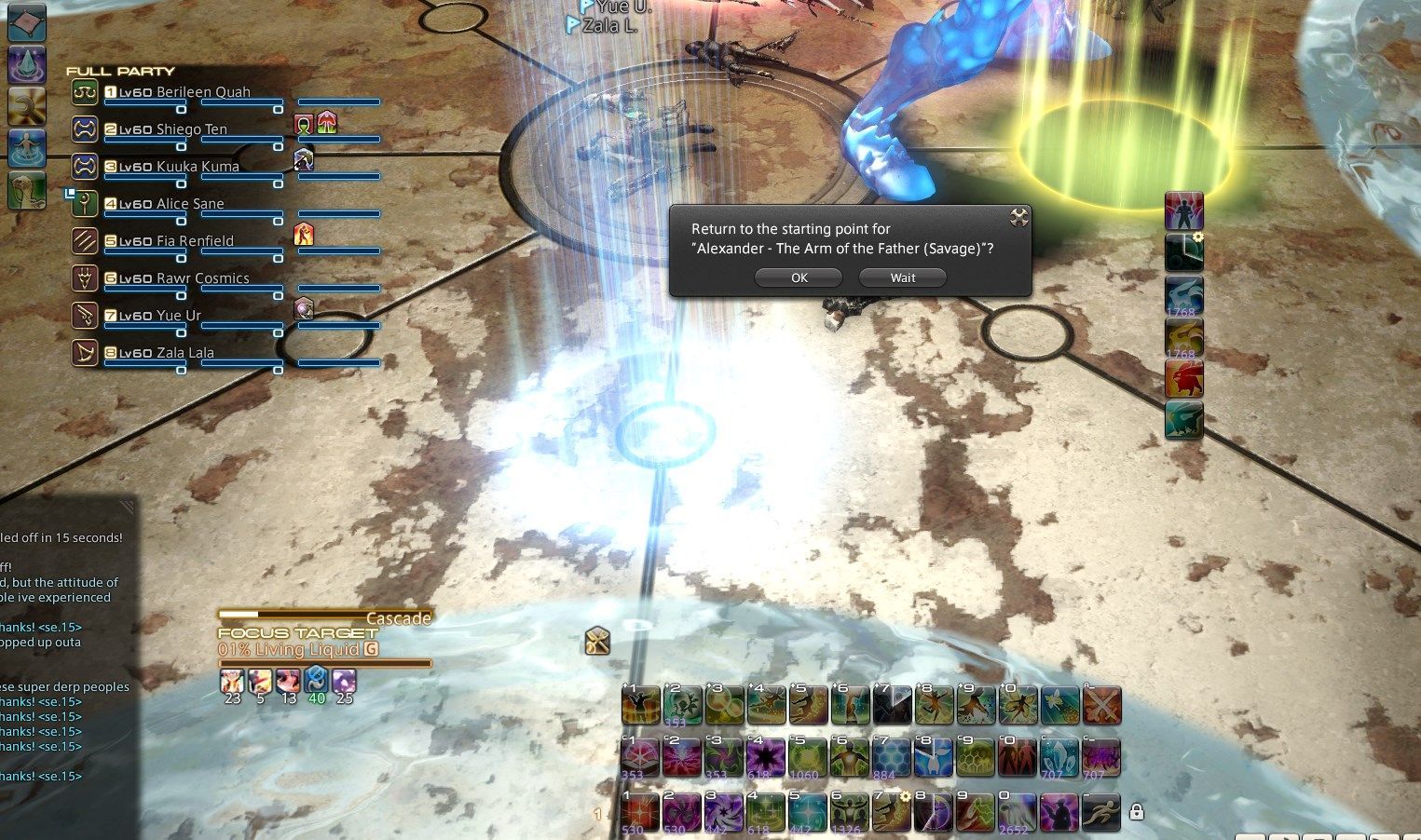The image size is (1421, 840).
Task: Select Fia Renfield in the party list
Action: (x=194, y=241)
